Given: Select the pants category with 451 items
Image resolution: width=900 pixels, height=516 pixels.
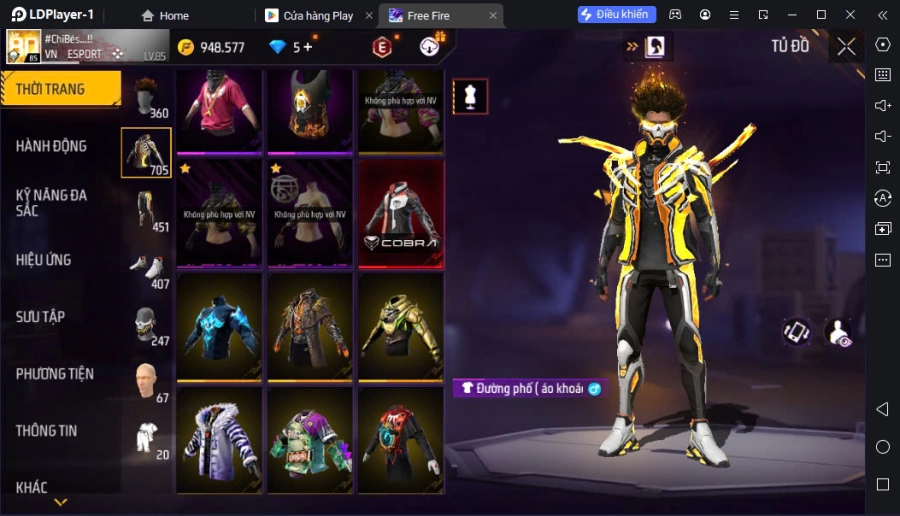Looking at the screenshot, I should [x=147, y=210].
